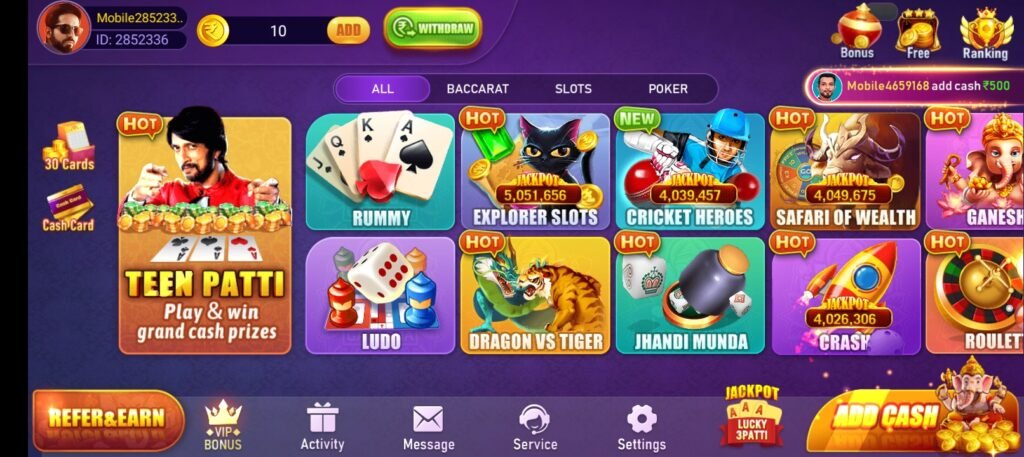Claim the Free treasure chest
Viewport: 1024px width, 457px height.
click(918, 32)
